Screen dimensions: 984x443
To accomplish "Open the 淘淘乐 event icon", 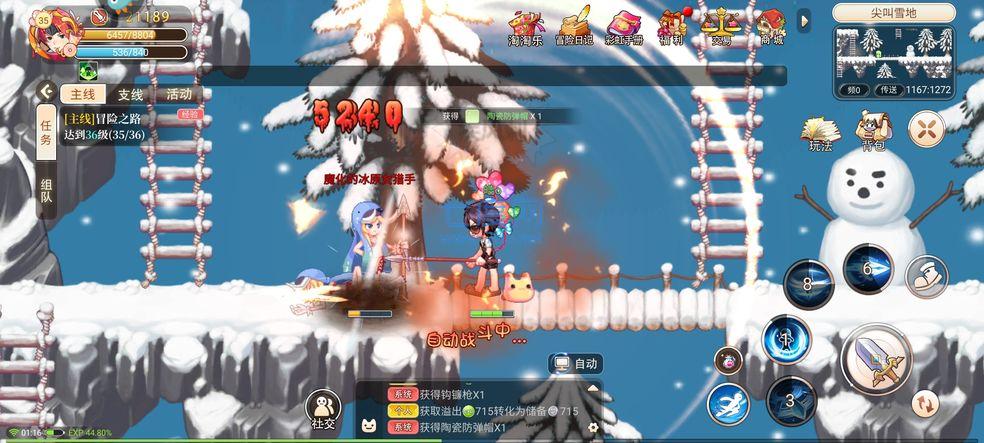I will (525, 28).
